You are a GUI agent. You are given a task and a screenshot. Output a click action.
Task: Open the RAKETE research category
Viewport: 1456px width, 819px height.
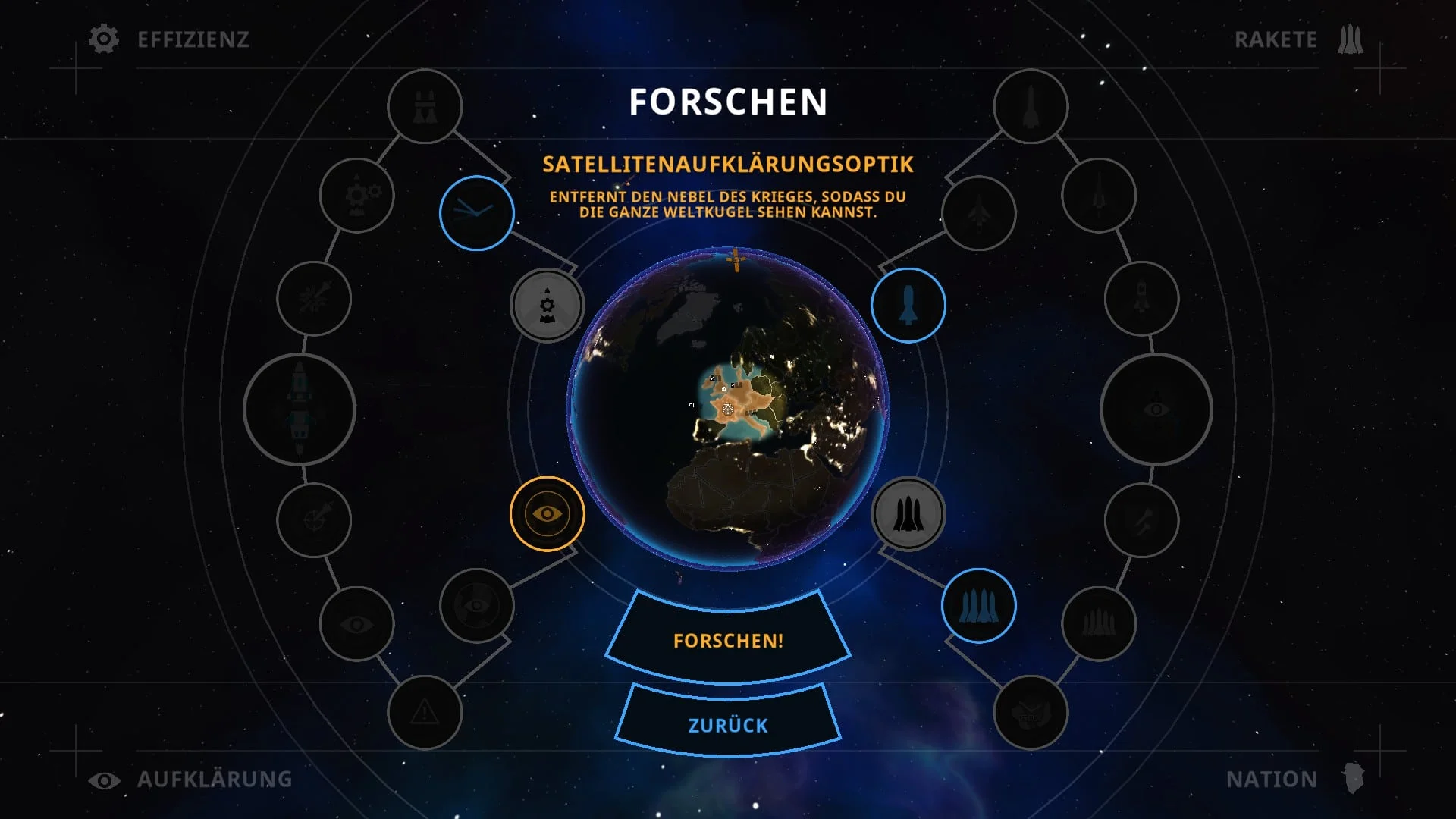tap(1298, 39)
